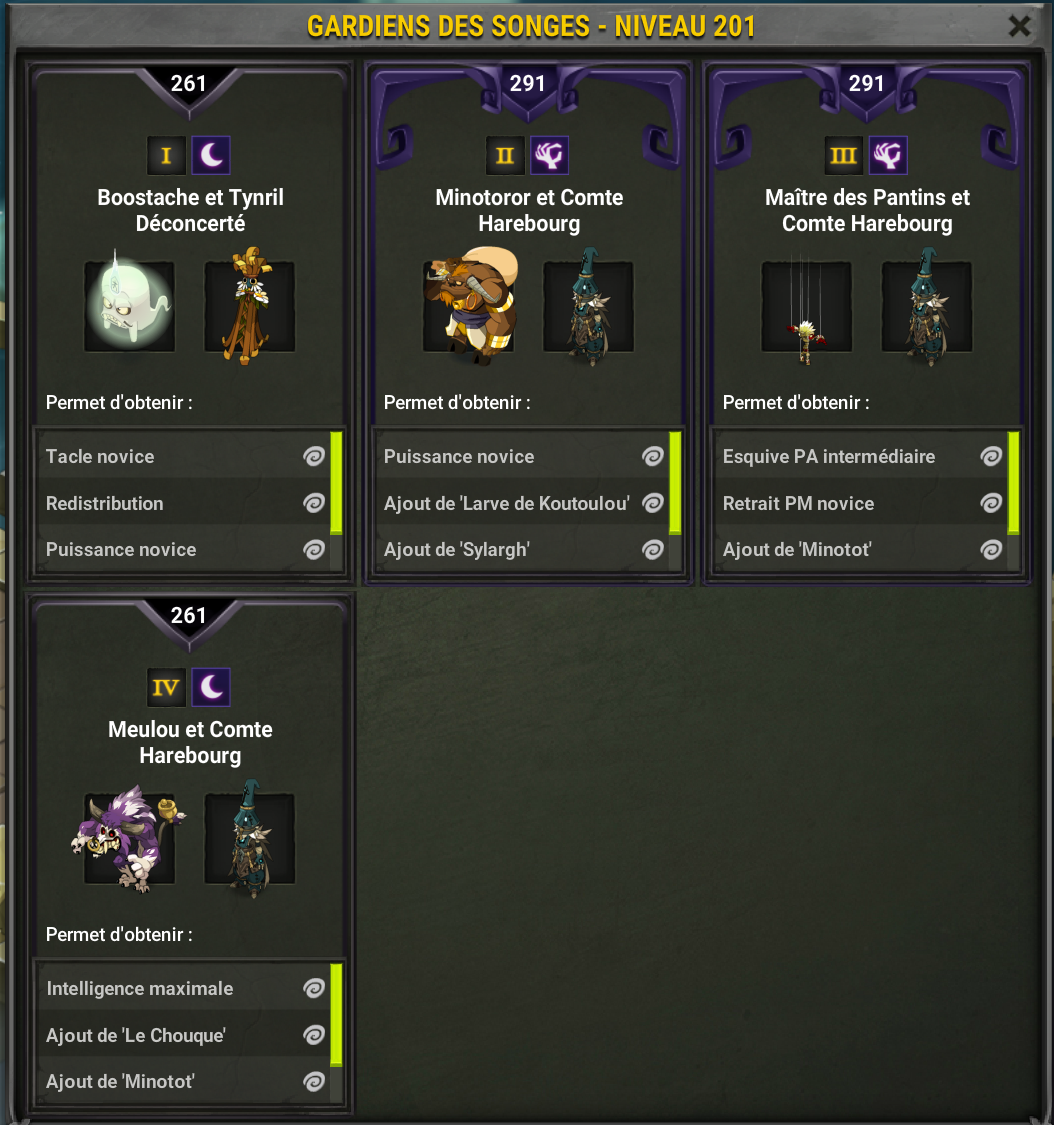1054x1125 pixels.
Task: Click the Meulou purple wolf portrait
Action: click(128, 838)
